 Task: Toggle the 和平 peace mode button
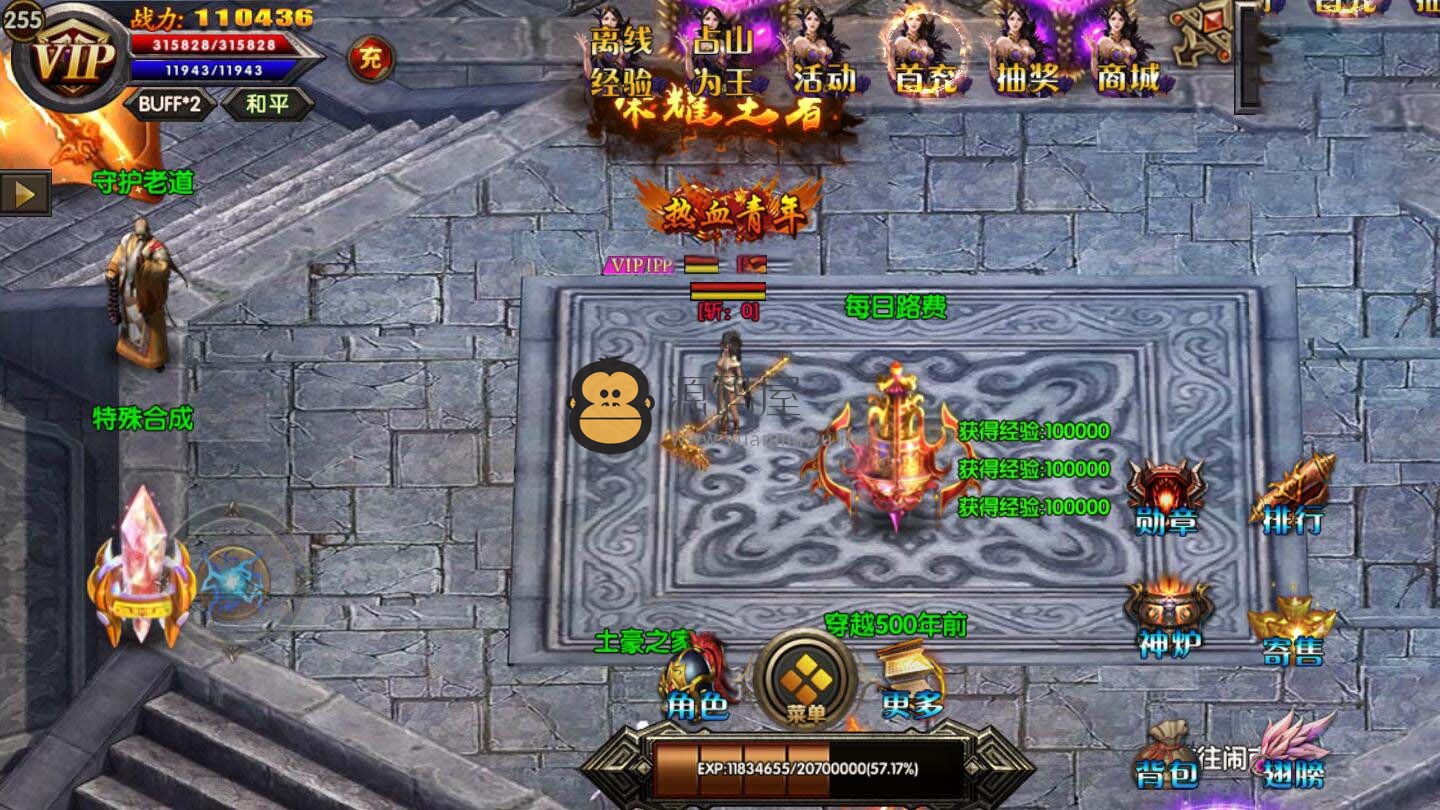click(x=266, y=104)
